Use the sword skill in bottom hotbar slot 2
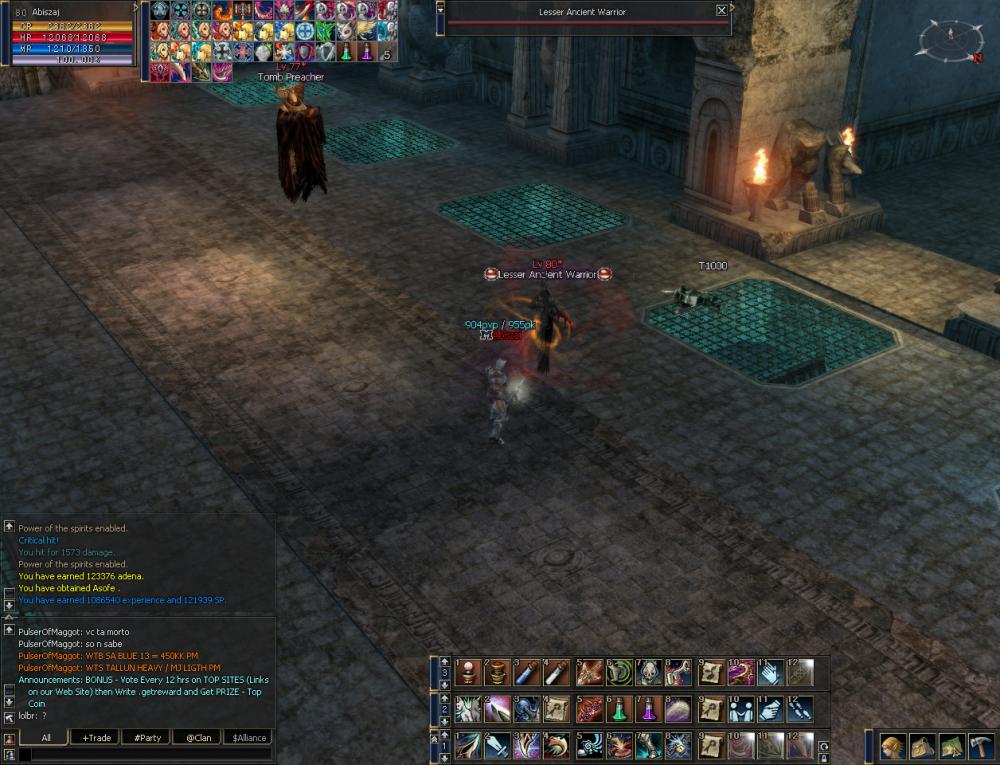The width and height of the screenshot is (1000, 765). (x=497, y=745)
